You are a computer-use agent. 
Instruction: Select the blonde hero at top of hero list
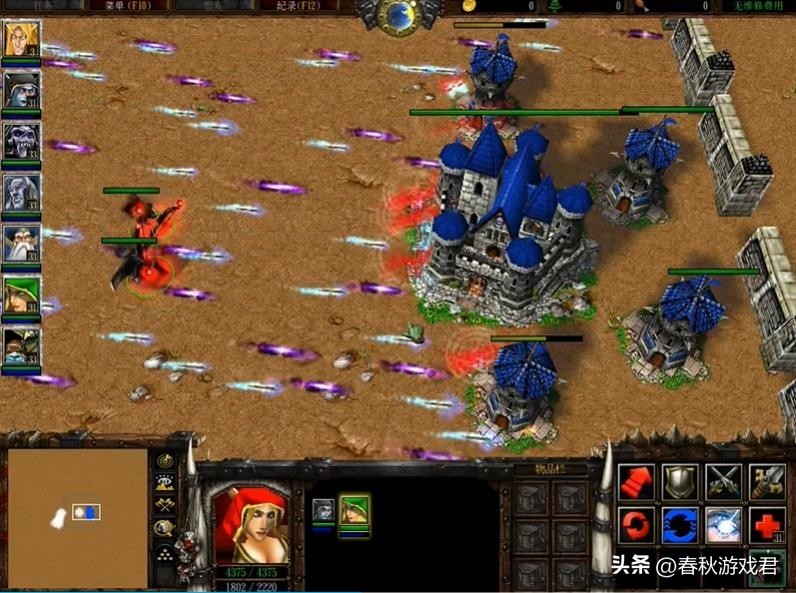[x=20, y=39]
